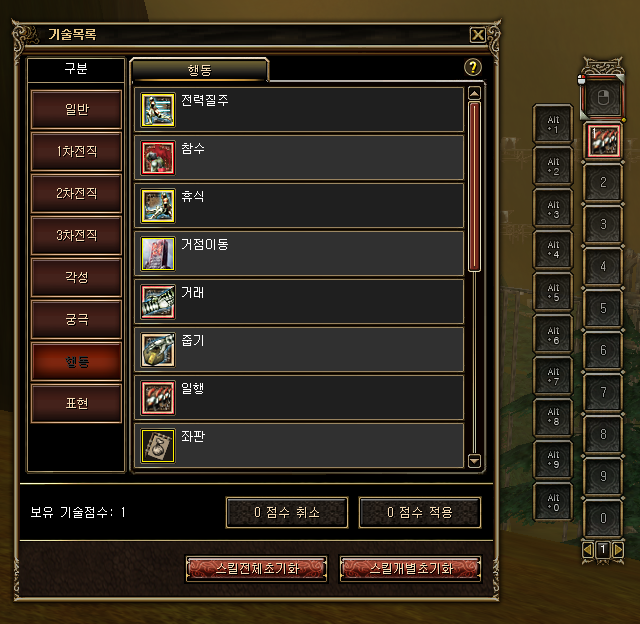Apply points with 0 점수 적용
Image resolution: width=640 pixels, height=624 pixels.
click(x=420, y=512)
